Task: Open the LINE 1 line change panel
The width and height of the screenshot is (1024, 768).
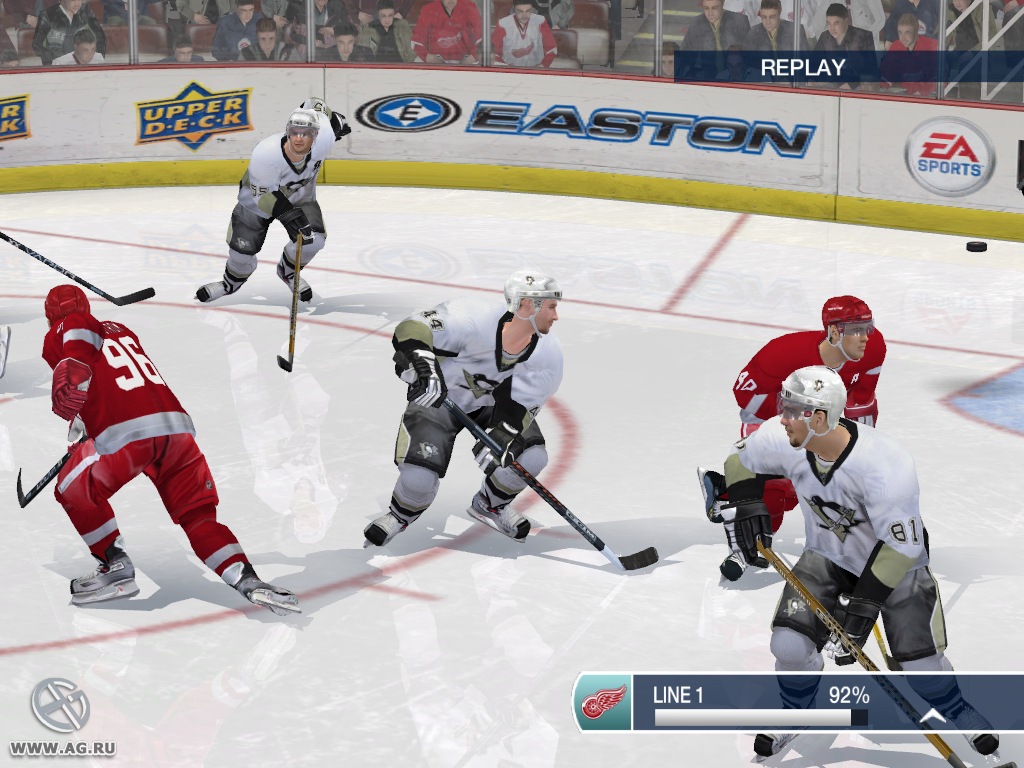Action: pos(760,703)
